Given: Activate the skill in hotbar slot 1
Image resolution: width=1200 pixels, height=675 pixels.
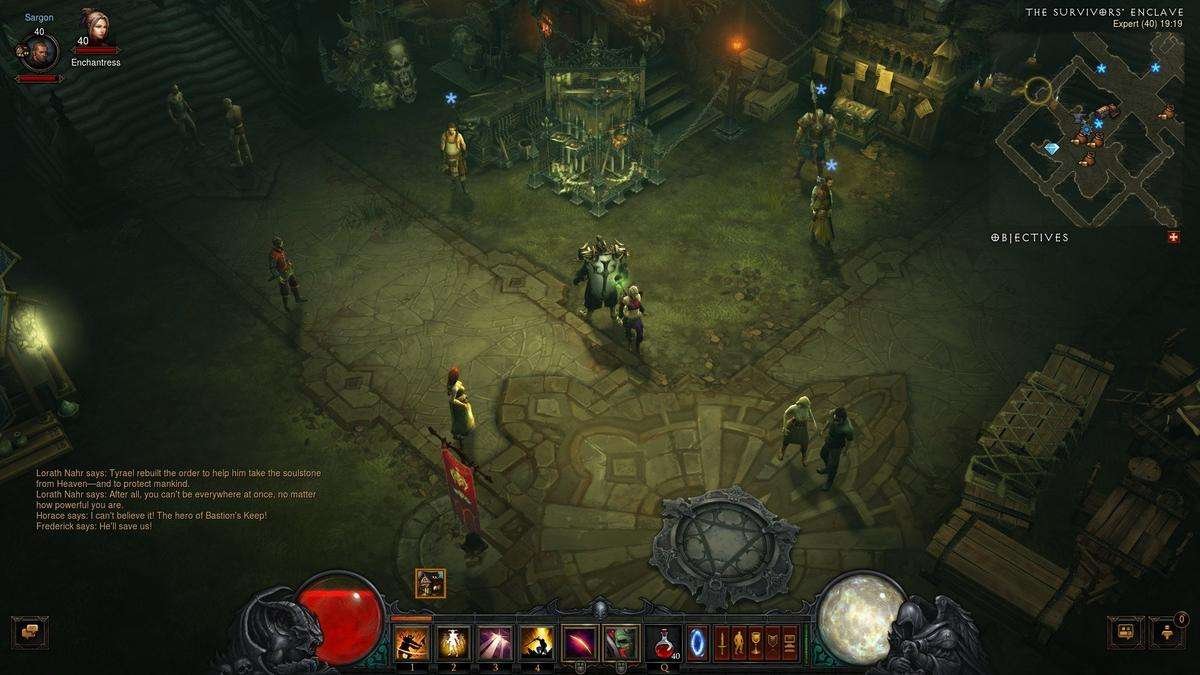Looking at the screenshot, I should (412, 642).
